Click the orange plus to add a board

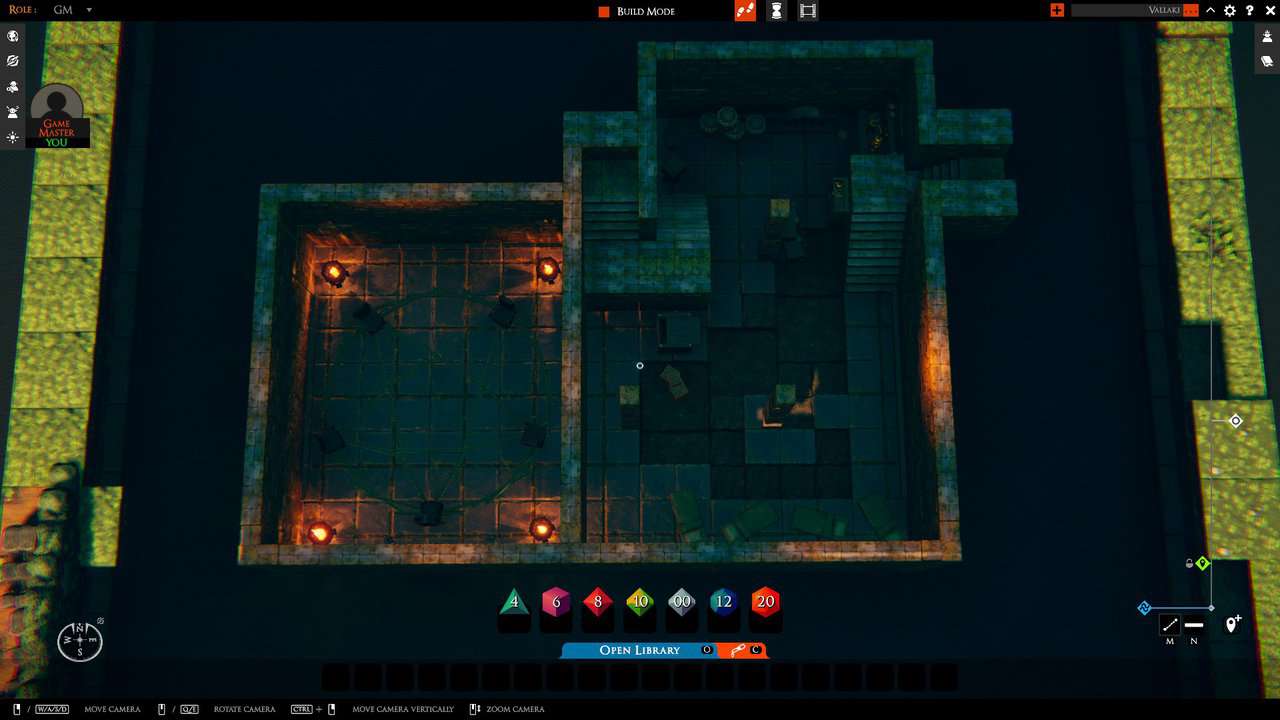[1057, 11]
